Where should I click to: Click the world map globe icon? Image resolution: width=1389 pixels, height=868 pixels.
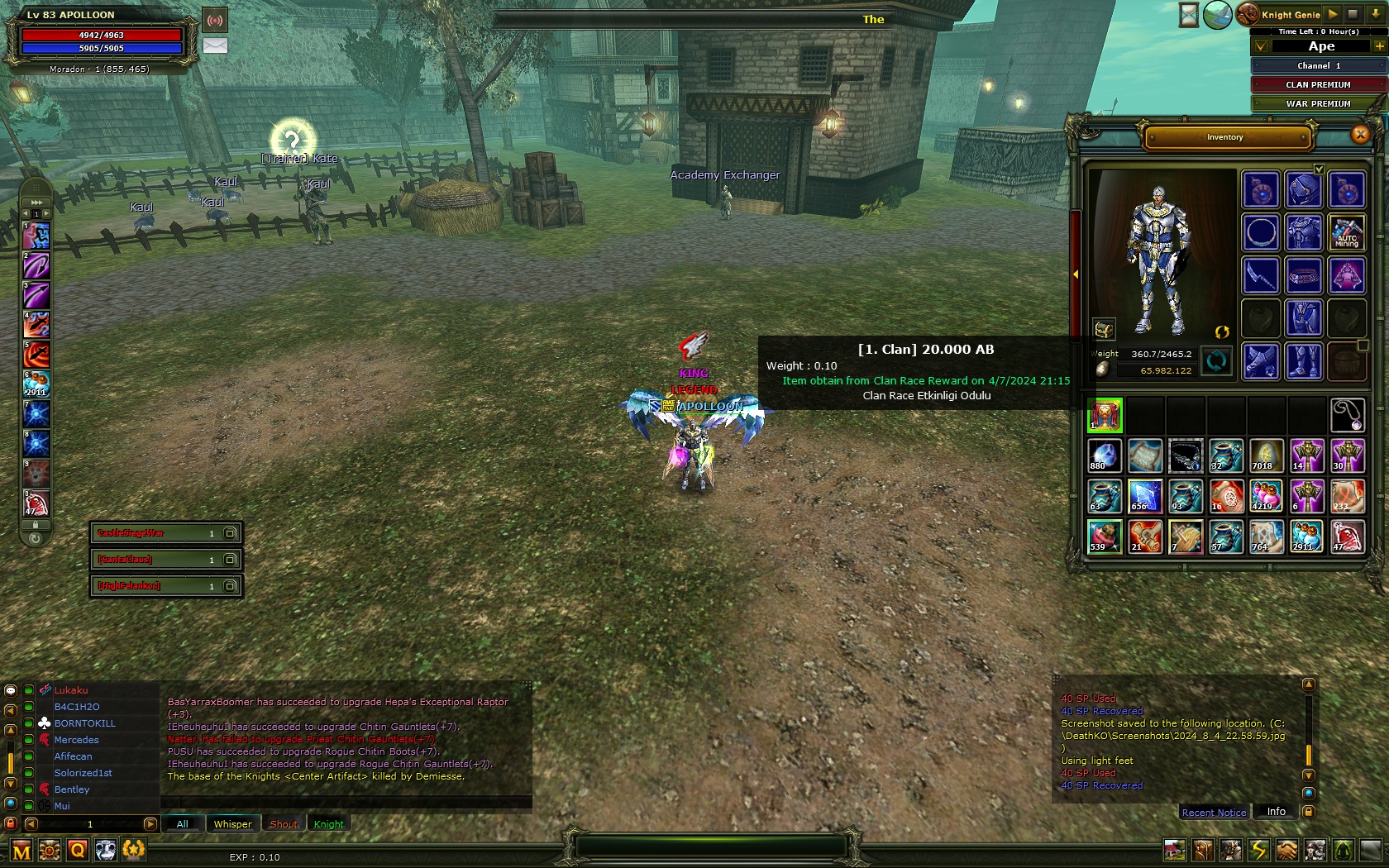1217,15
